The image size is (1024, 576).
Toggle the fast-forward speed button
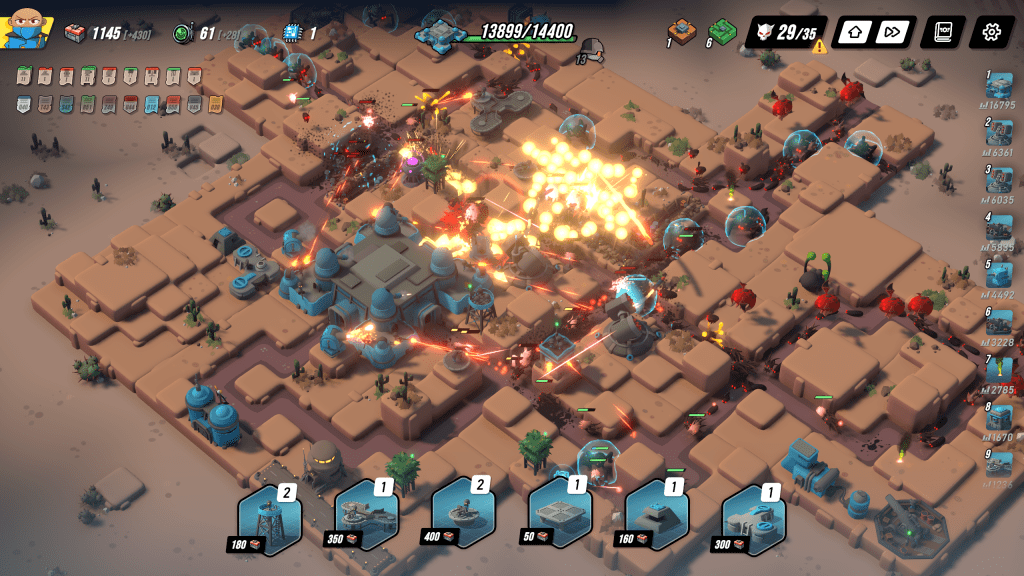pos(890,32)
